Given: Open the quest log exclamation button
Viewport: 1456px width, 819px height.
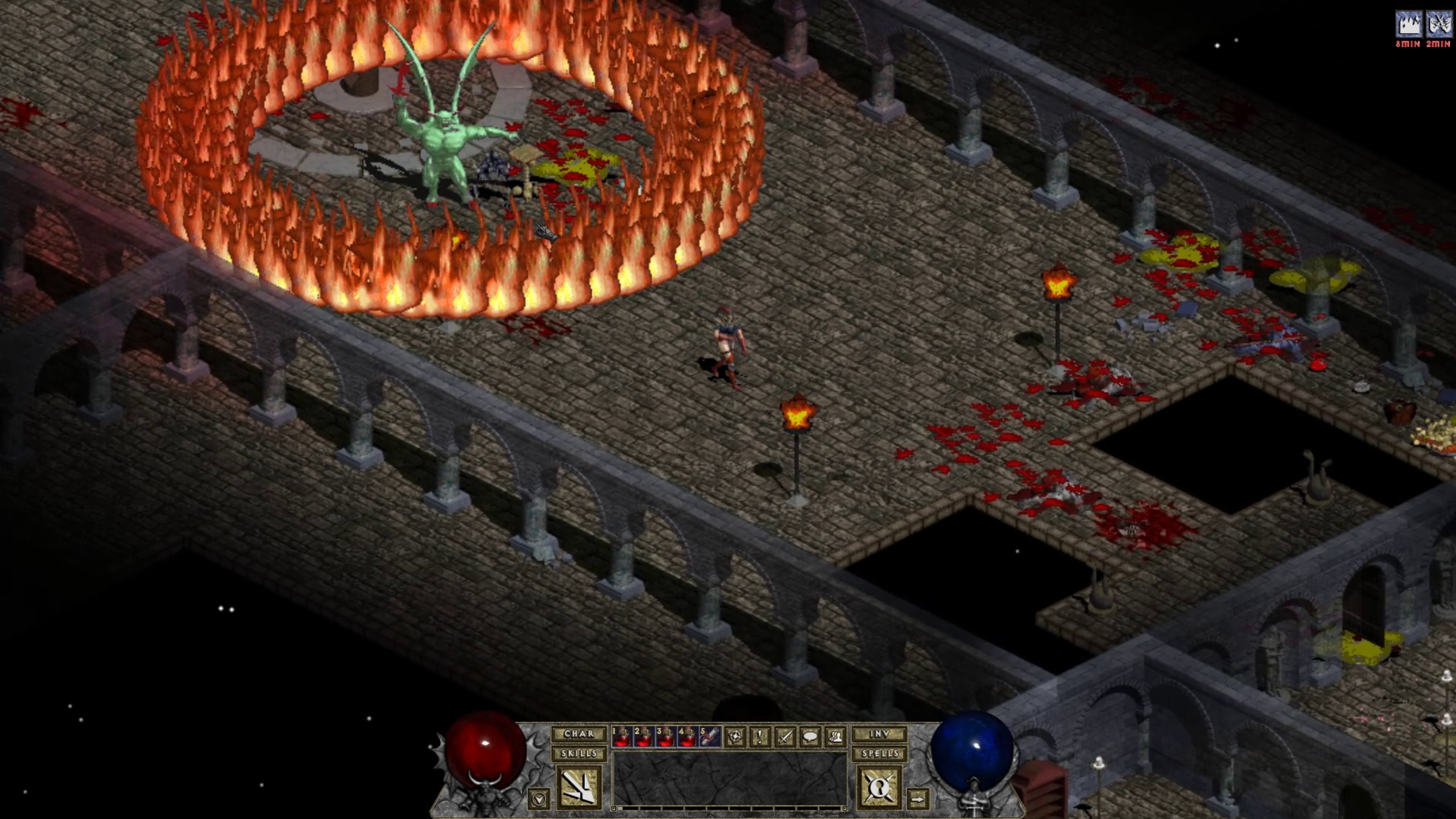Looking at the screenshot, I should pos(760,737).
